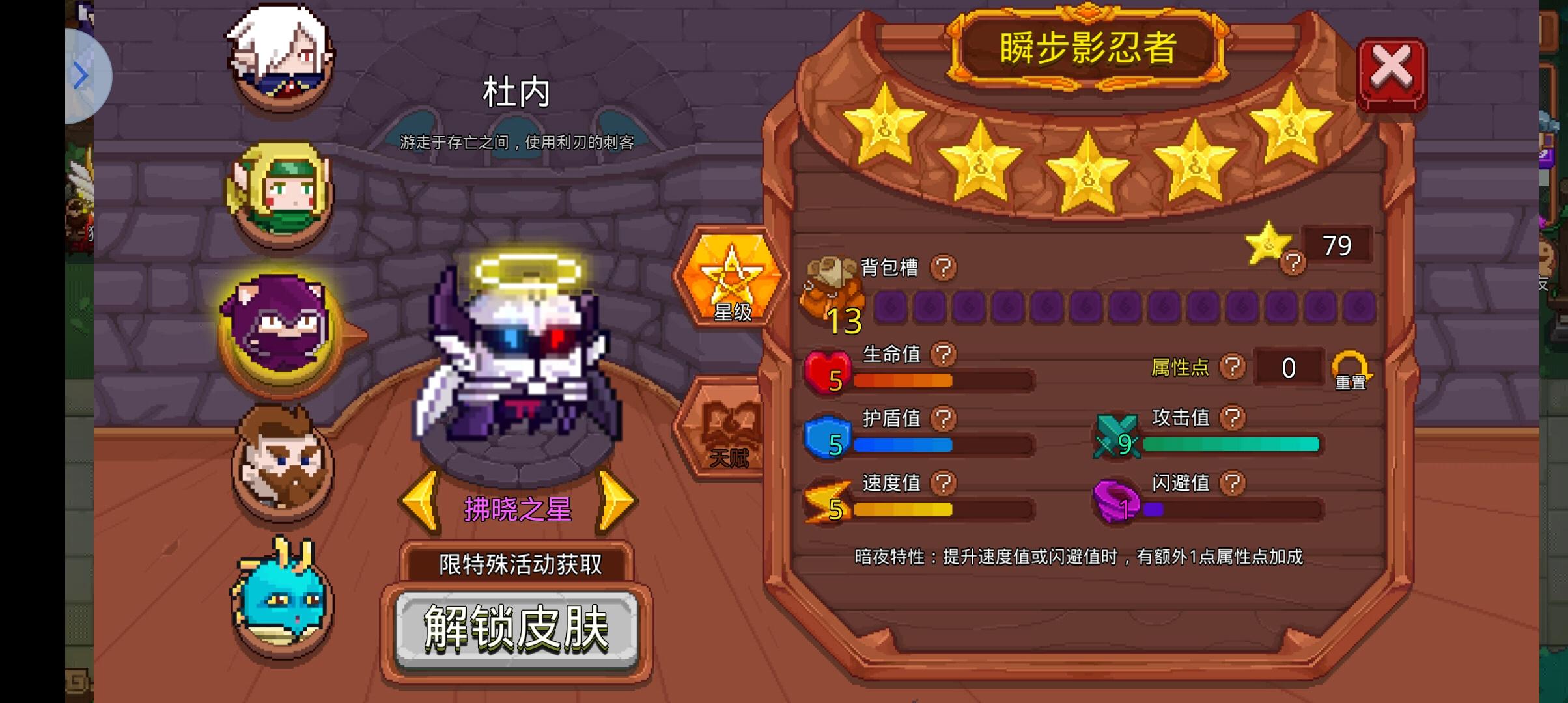Open the help tooltip beside 属性点
This screenshot has height=703, width=1568.
pyautogui.click(x=1233, y=366)
